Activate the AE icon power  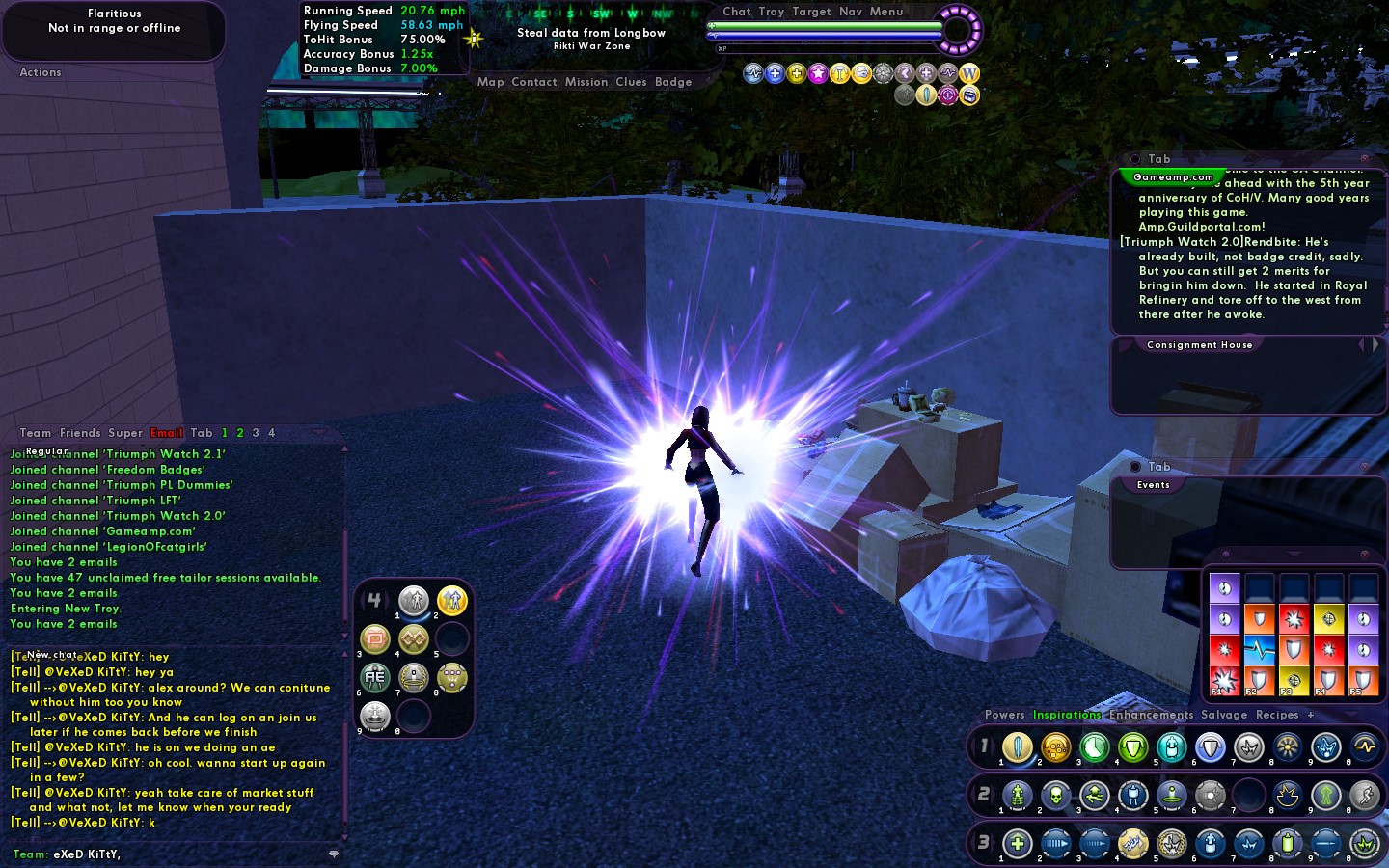pyautogui.click(x=375, y=677)
